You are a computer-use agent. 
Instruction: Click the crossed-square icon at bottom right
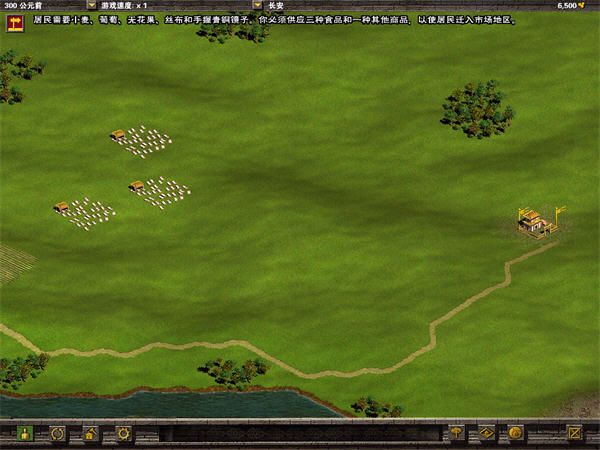574,434
